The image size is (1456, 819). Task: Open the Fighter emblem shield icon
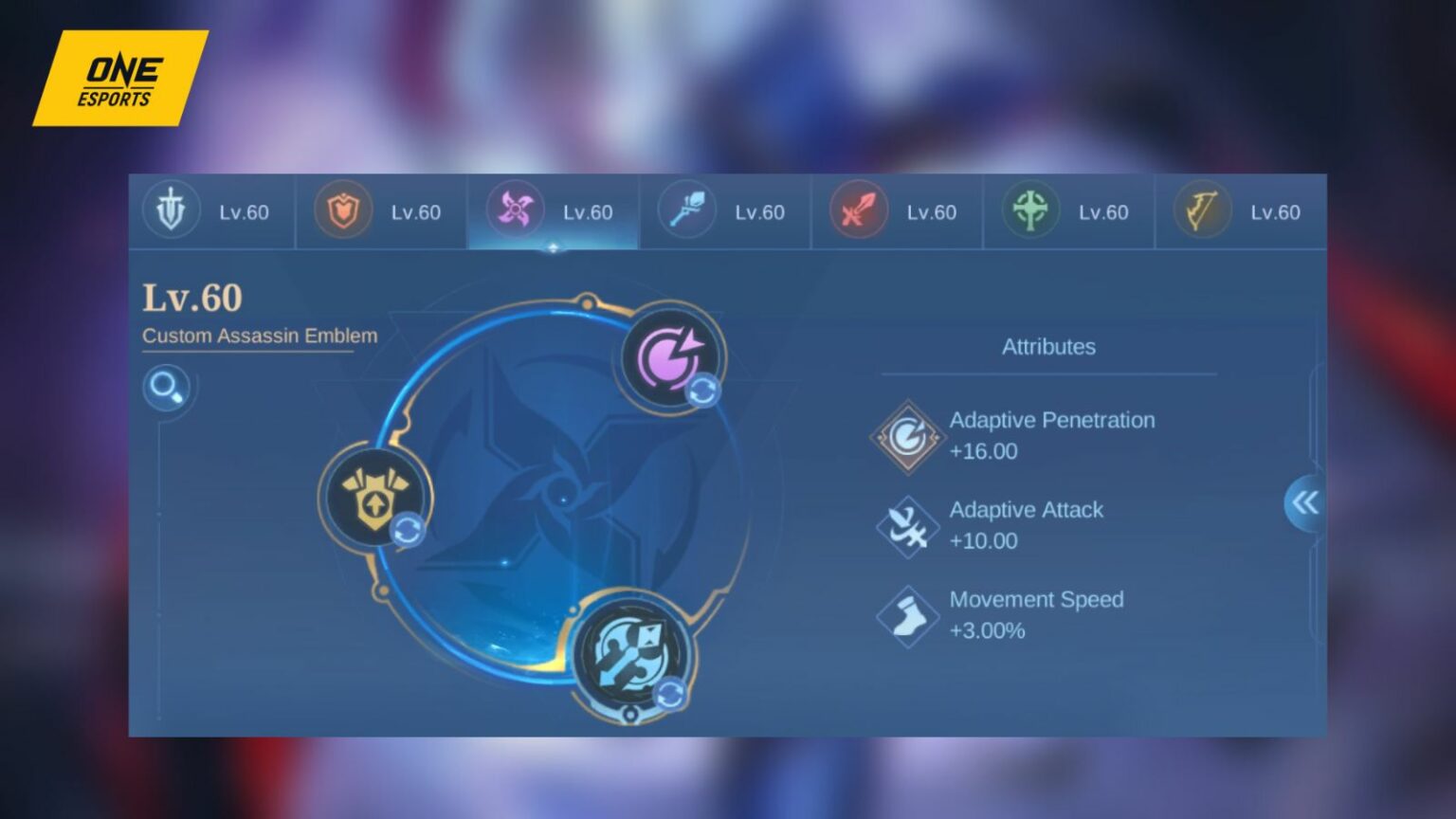342,211
